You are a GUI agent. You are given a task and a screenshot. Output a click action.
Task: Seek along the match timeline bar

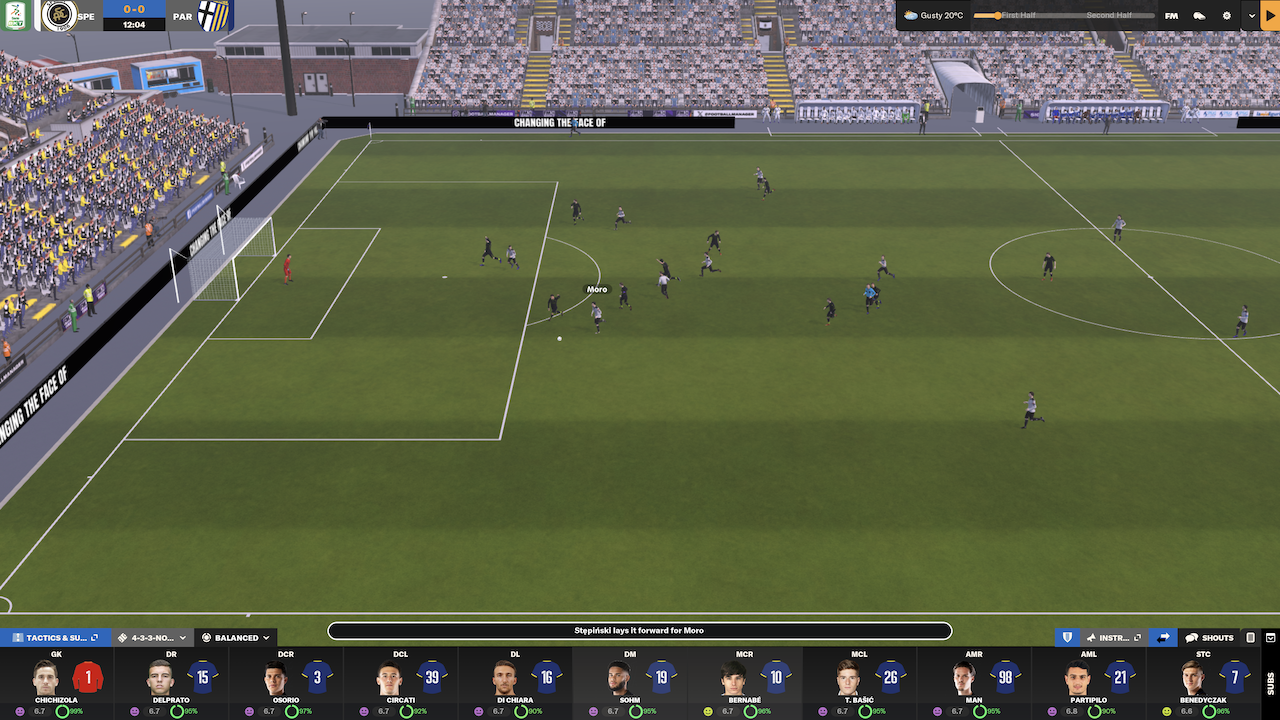1063,16
